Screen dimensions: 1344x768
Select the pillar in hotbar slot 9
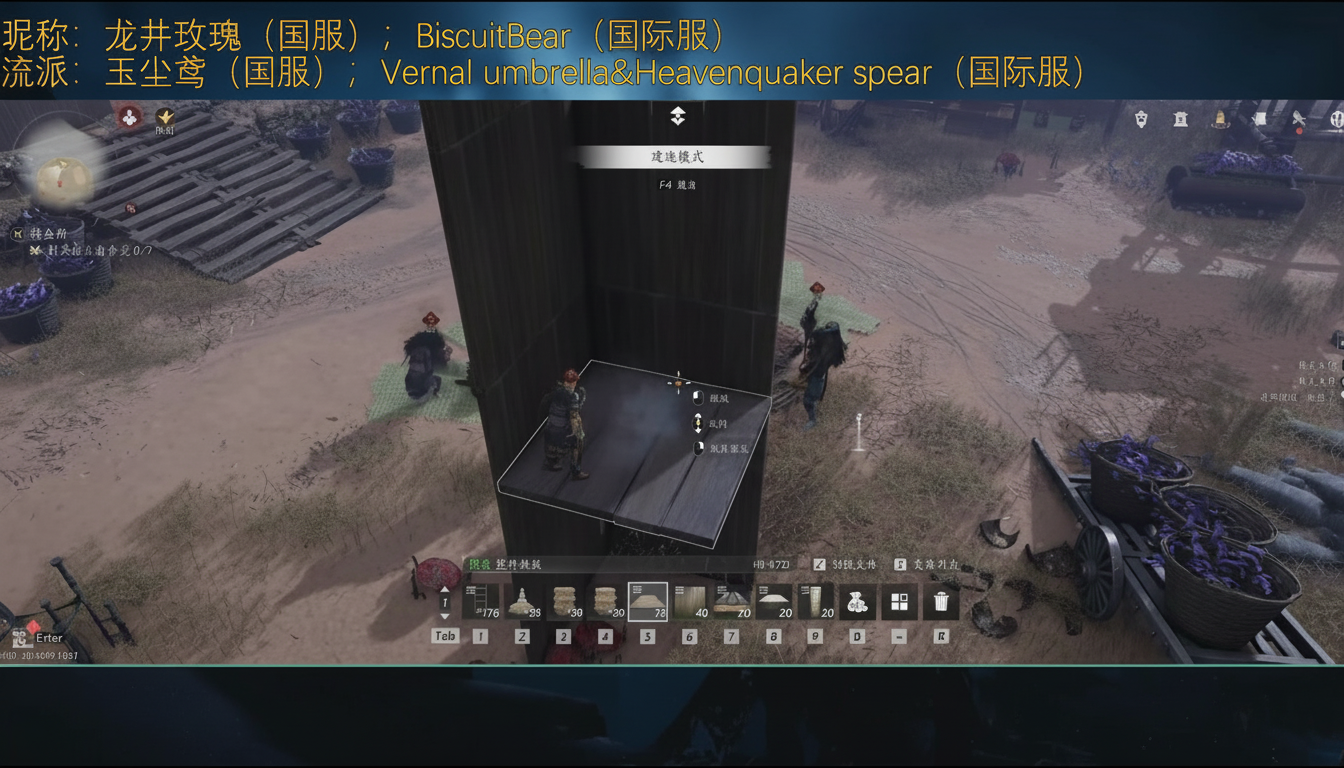(x=816, y=601)
